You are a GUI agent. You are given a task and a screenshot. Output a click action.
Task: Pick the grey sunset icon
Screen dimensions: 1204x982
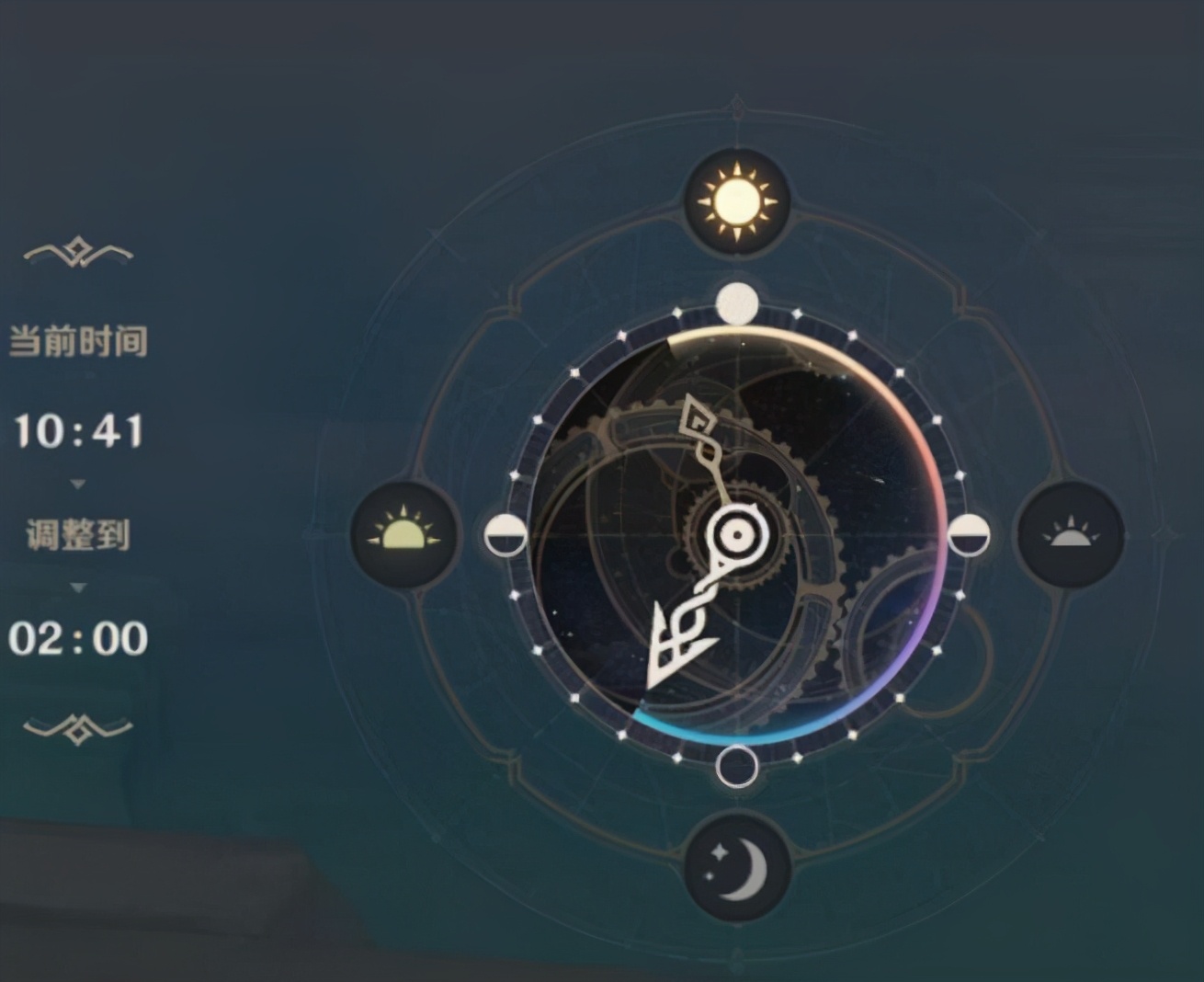[1071, 534]
